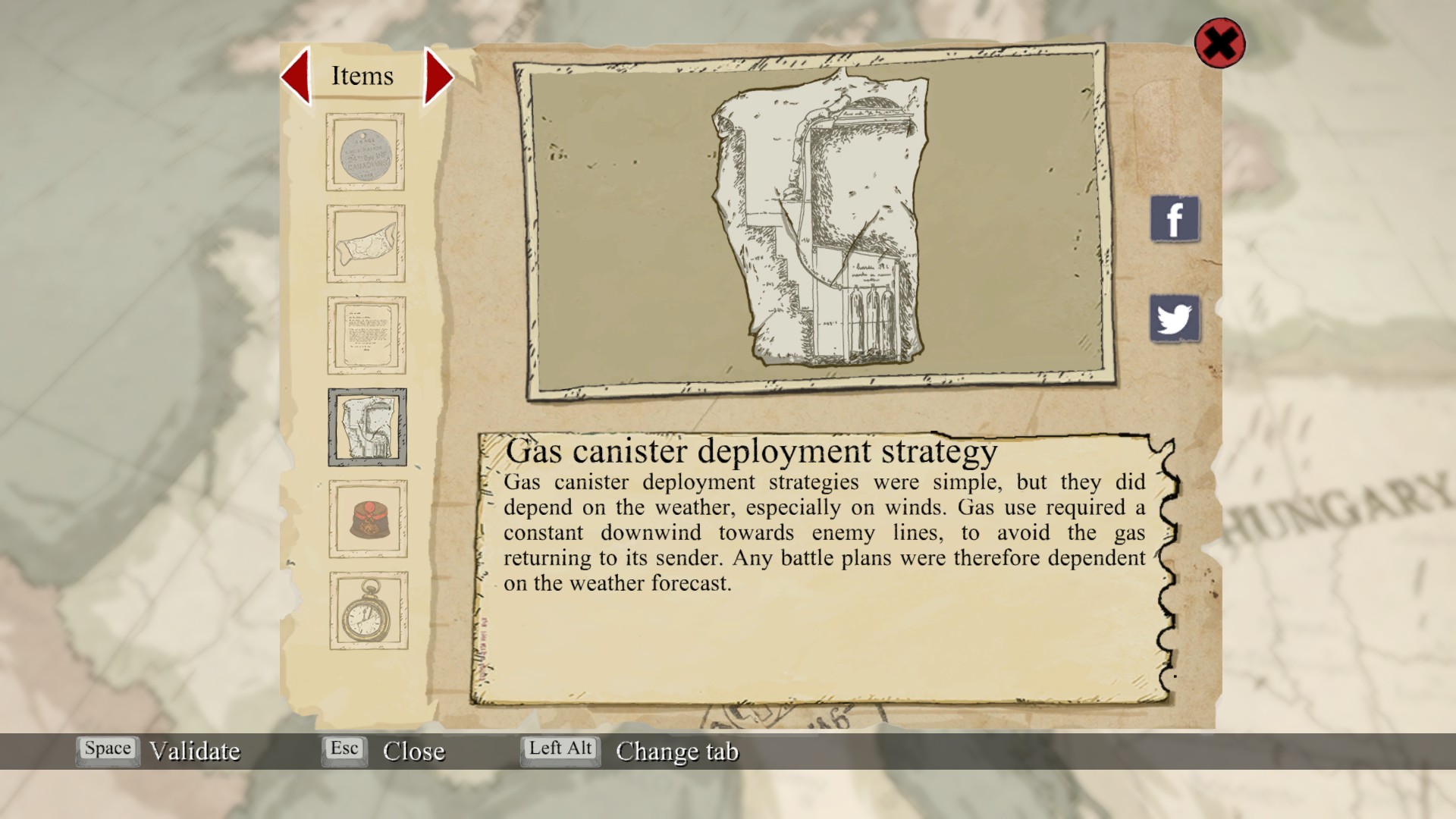Go to the previous tab with the left red arrow
This screenshot has width=1456, height=819.
tap(297, 76)
